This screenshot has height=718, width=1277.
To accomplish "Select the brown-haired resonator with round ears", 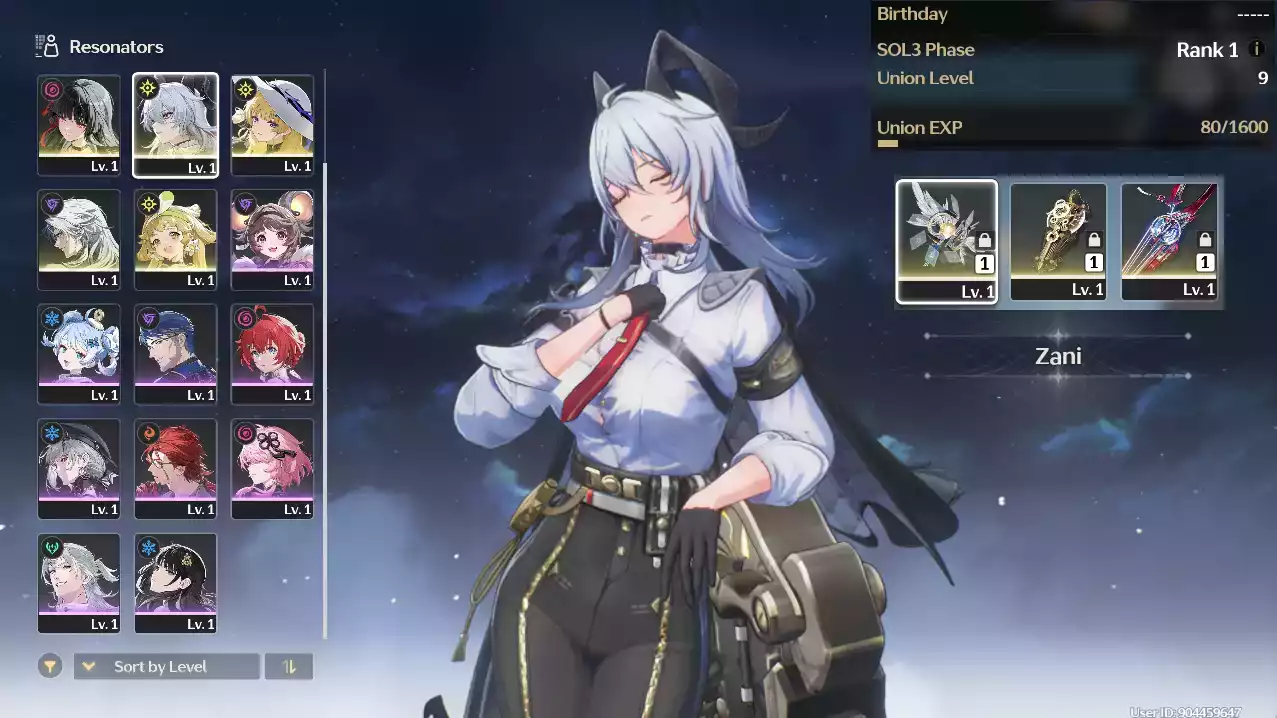I will pos(272,239).
